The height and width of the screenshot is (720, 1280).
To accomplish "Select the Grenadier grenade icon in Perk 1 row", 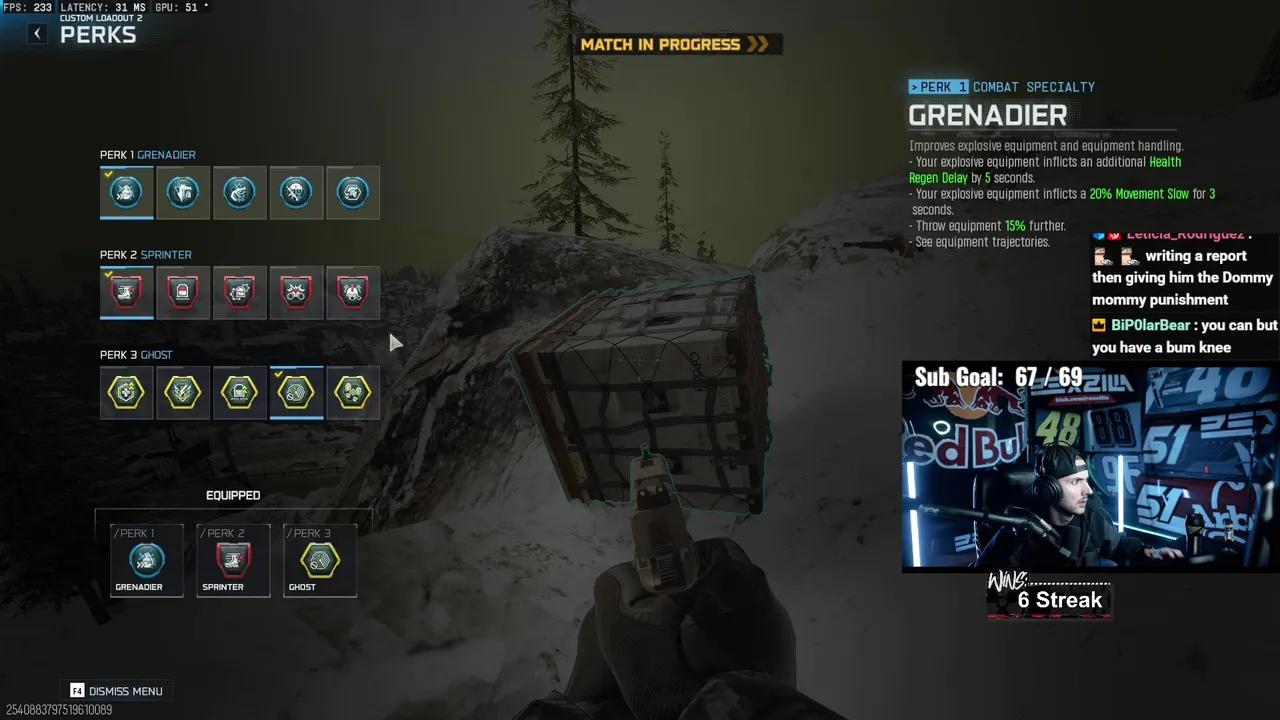I will tap(126, 192).
